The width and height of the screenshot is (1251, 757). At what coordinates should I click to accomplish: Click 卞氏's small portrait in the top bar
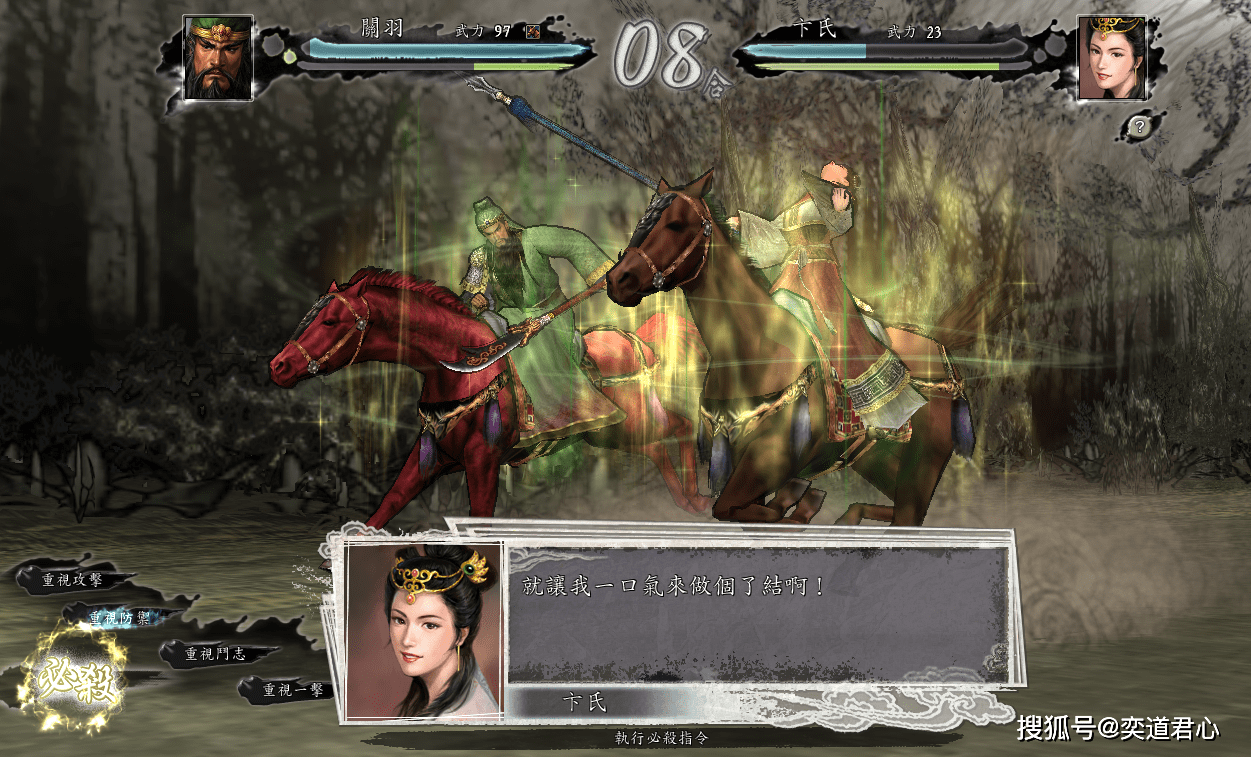tap(1110, 57)
